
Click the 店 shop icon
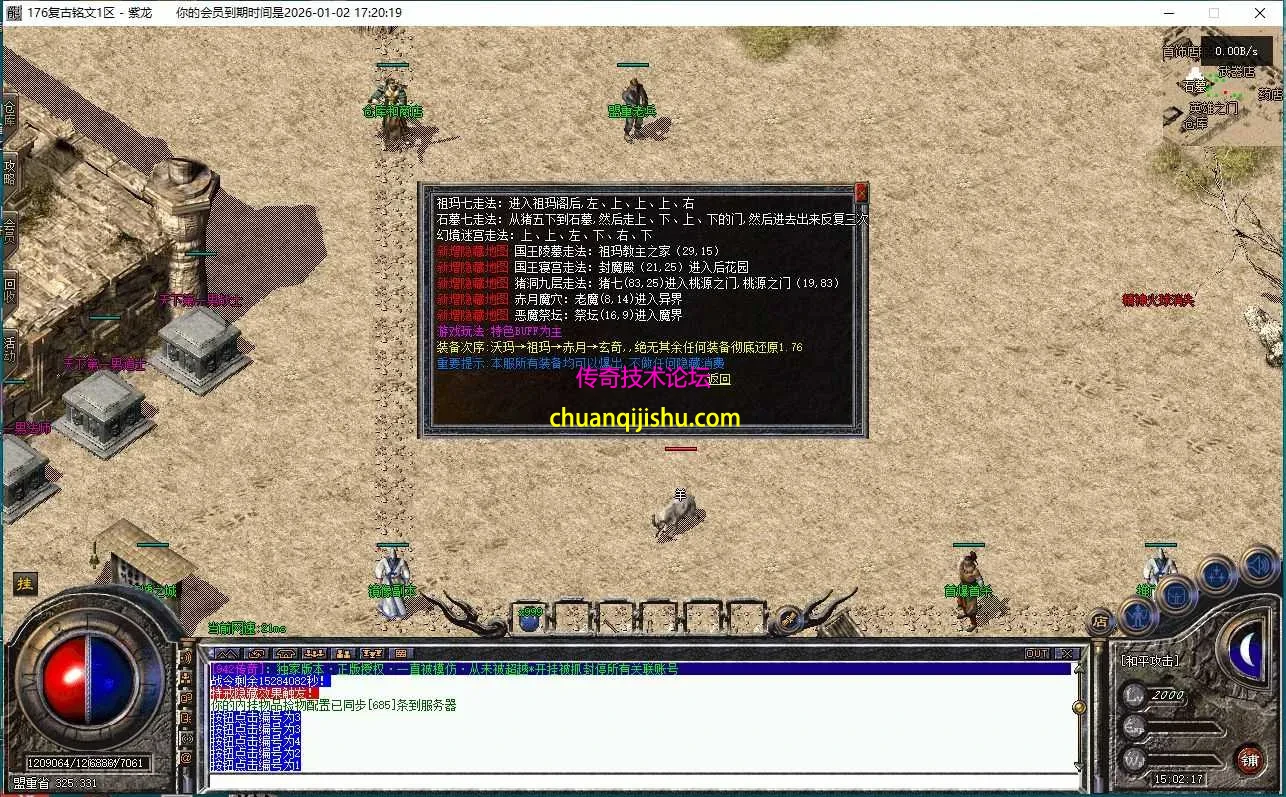[1099, 623]
